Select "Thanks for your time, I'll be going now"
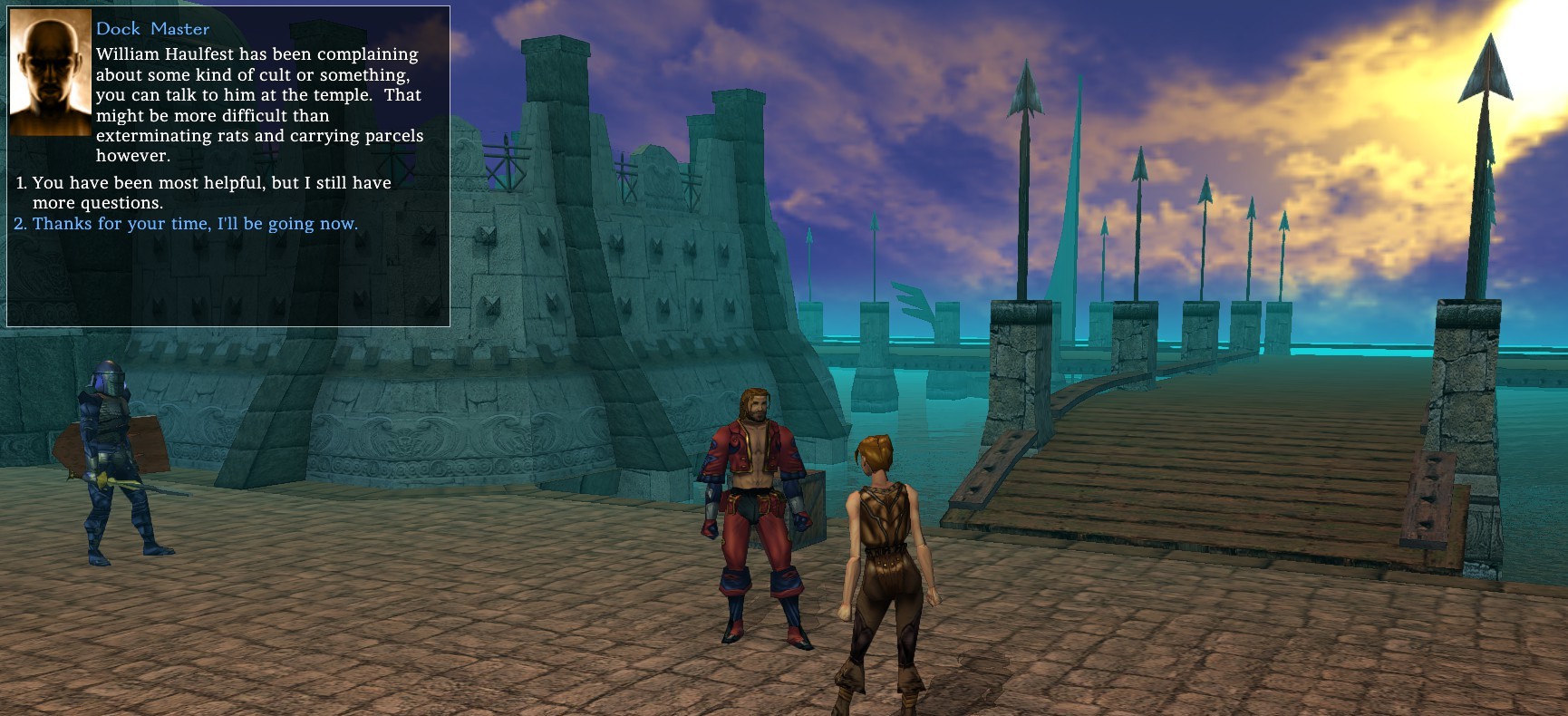 (x=195, y=224)
